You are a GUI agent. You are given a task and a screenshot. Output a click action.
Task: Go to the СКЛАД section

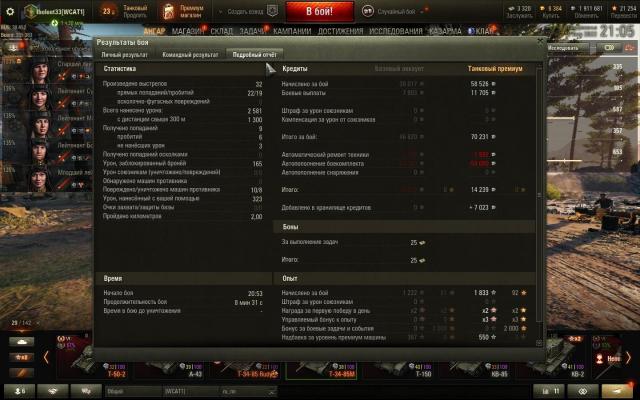point(223,31)
